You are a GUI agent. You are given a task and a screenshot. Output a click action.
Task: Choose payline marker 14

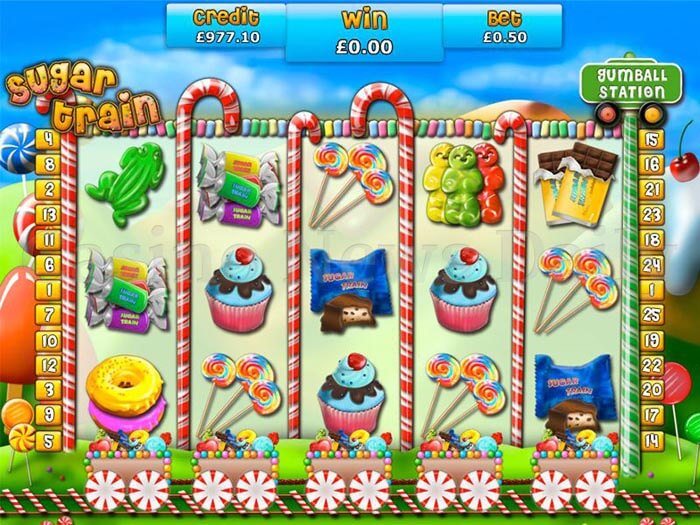click(x=653, y=438)
